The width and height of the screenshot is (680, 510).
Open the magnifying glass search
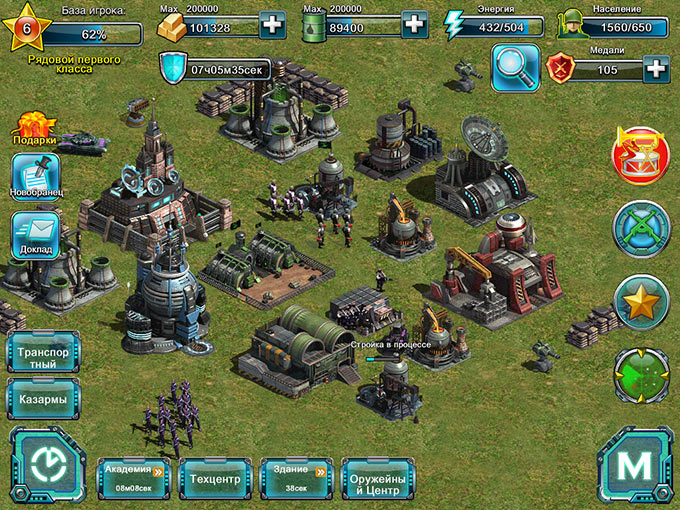[x=515, y=68]
